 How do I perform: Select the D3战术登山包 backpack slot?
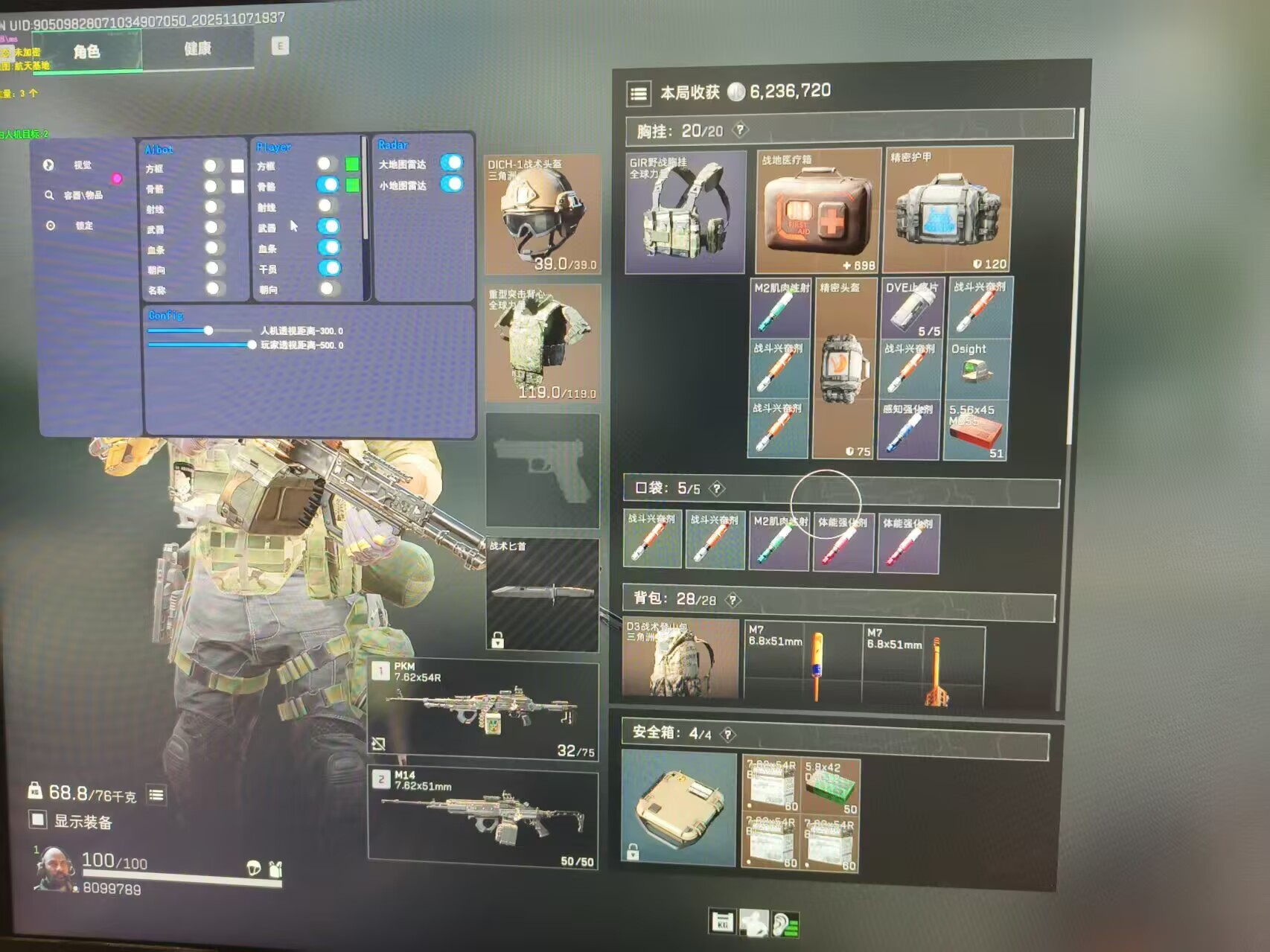coord(680,659)
